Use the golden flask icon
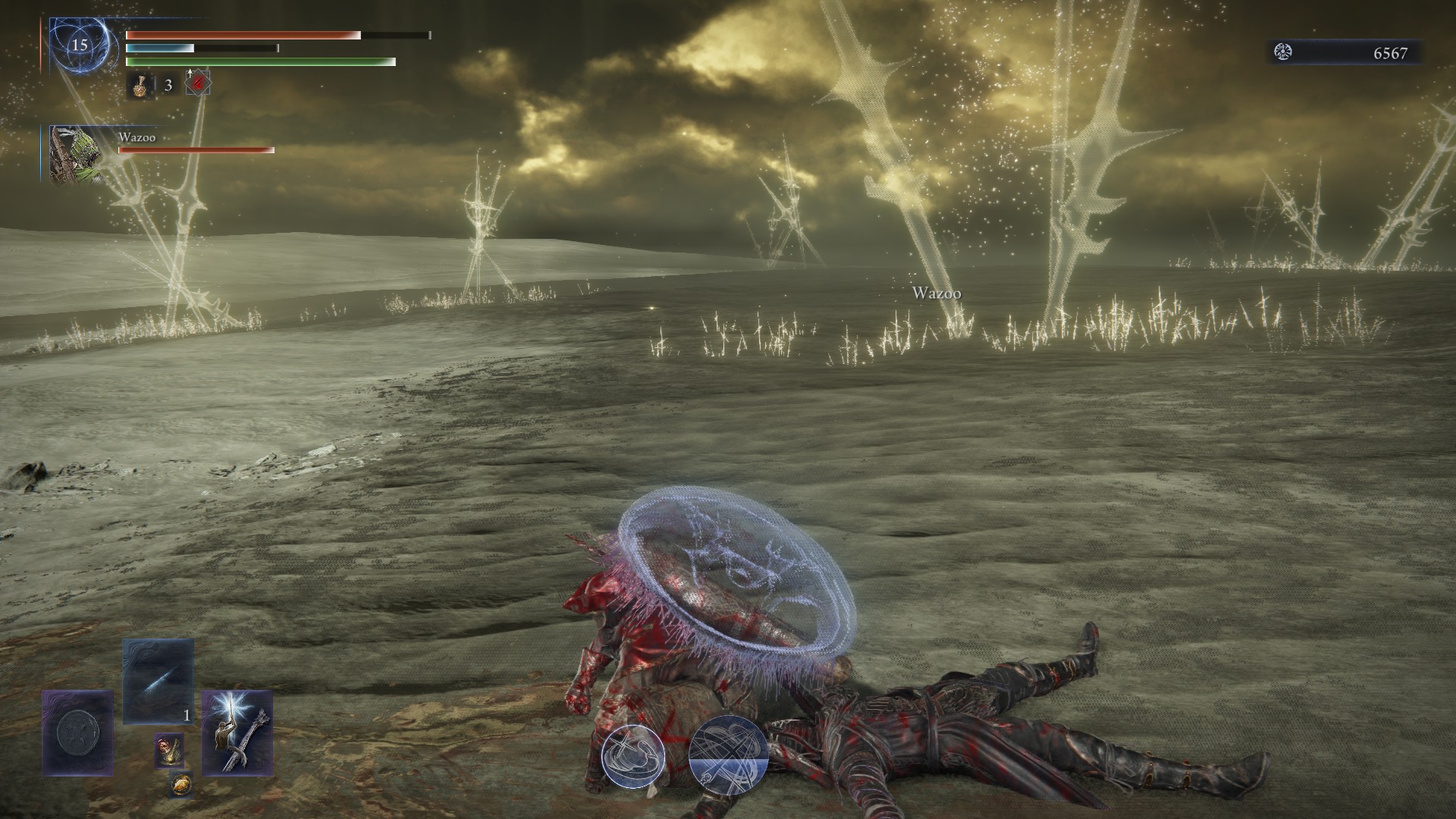 [140, 85]
